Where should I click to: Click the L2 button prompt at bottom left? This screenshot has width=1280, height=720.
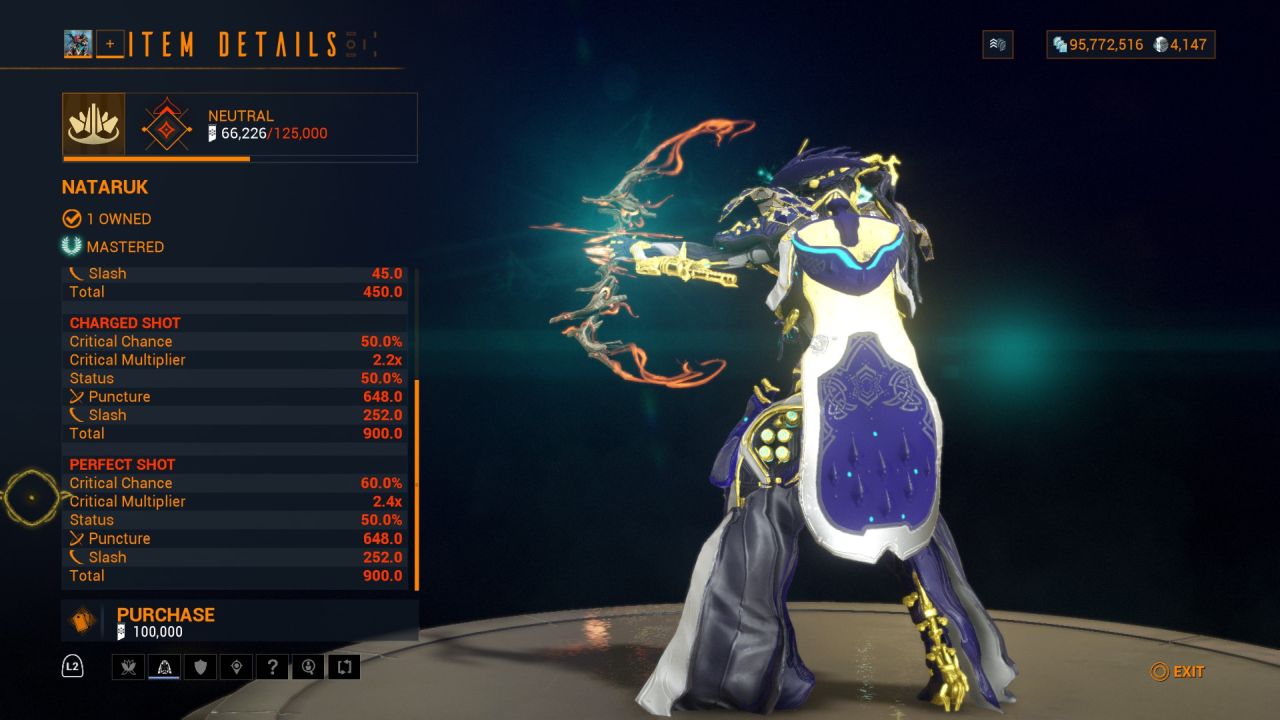pos(70,666)
